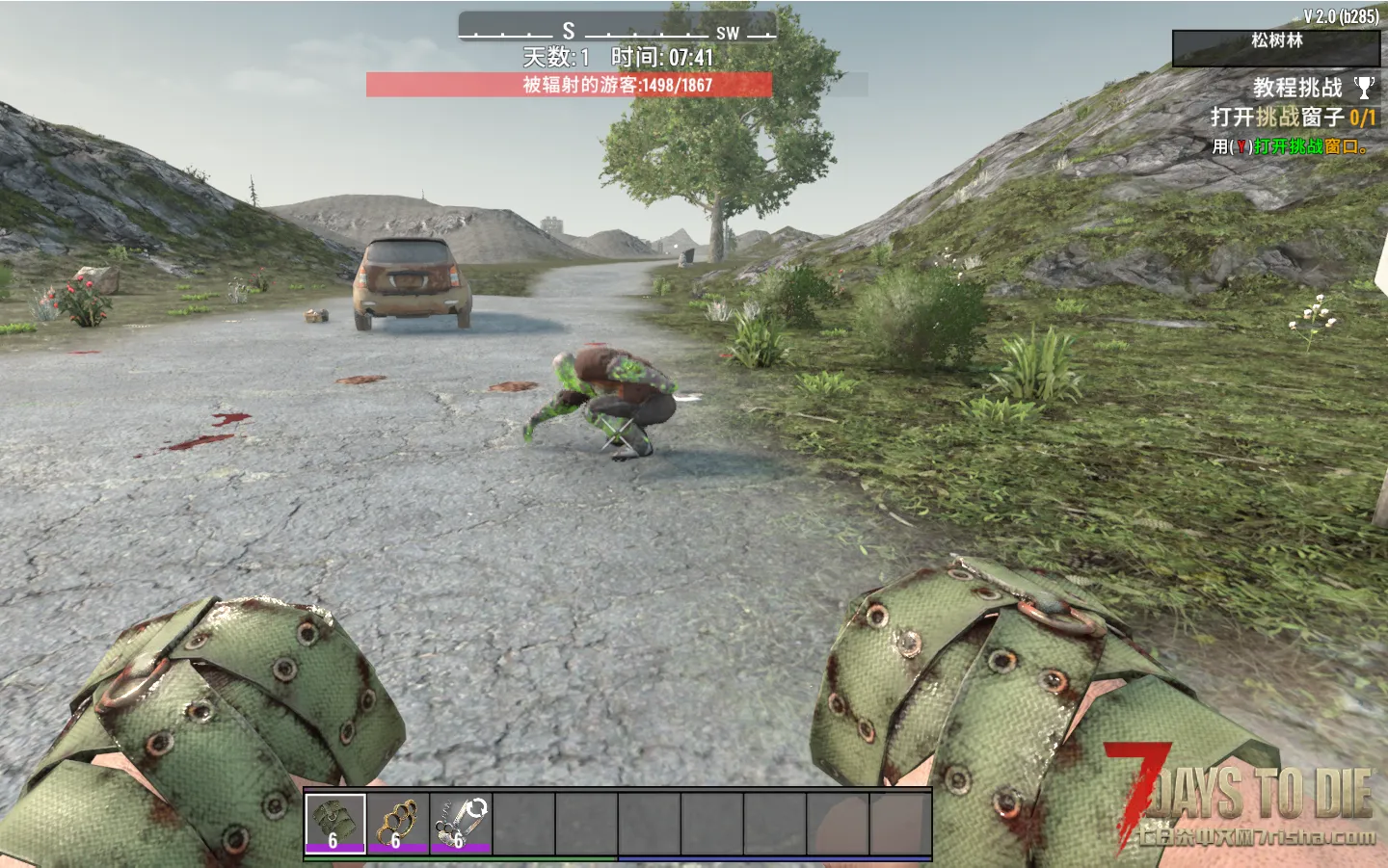The width and height of the screenshot is (1388, 868).
Task: Click the compass bar showing S and SW
Action: point(617,30)
